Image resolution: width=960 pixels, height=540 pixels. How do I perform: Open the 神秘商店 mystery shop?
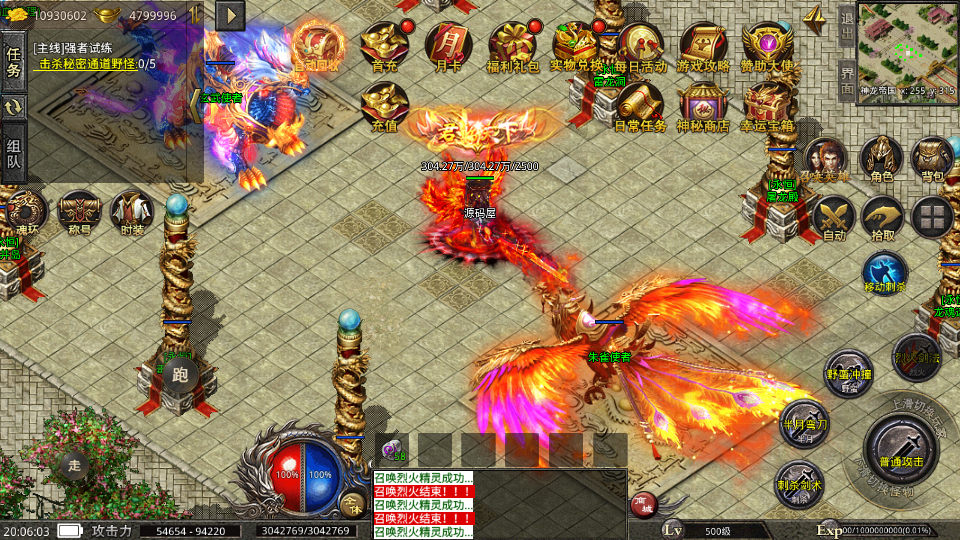[704, 103]
